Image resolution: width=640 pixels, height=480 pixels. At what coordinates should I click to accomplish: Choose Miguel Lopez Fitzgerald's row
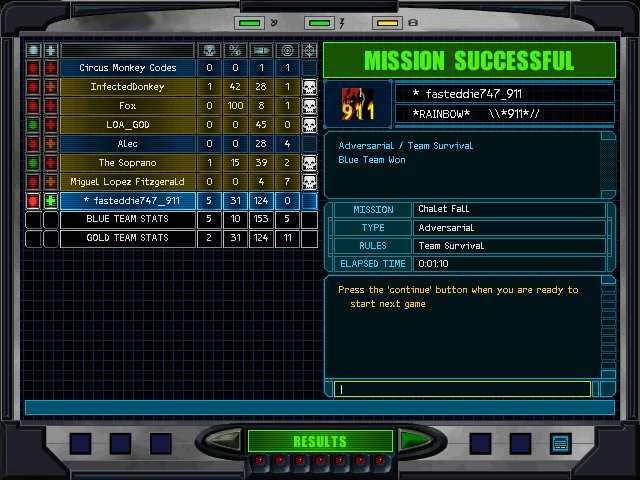pyautogui.click(x=127, y=182)
